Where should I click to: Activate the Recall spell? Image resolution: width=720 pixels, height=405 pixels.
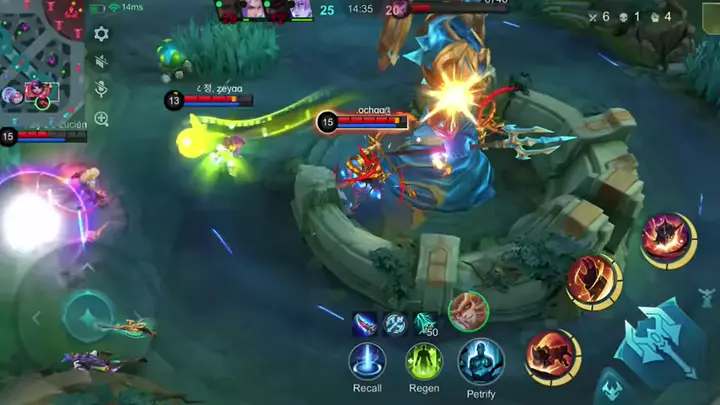[367, 362]
